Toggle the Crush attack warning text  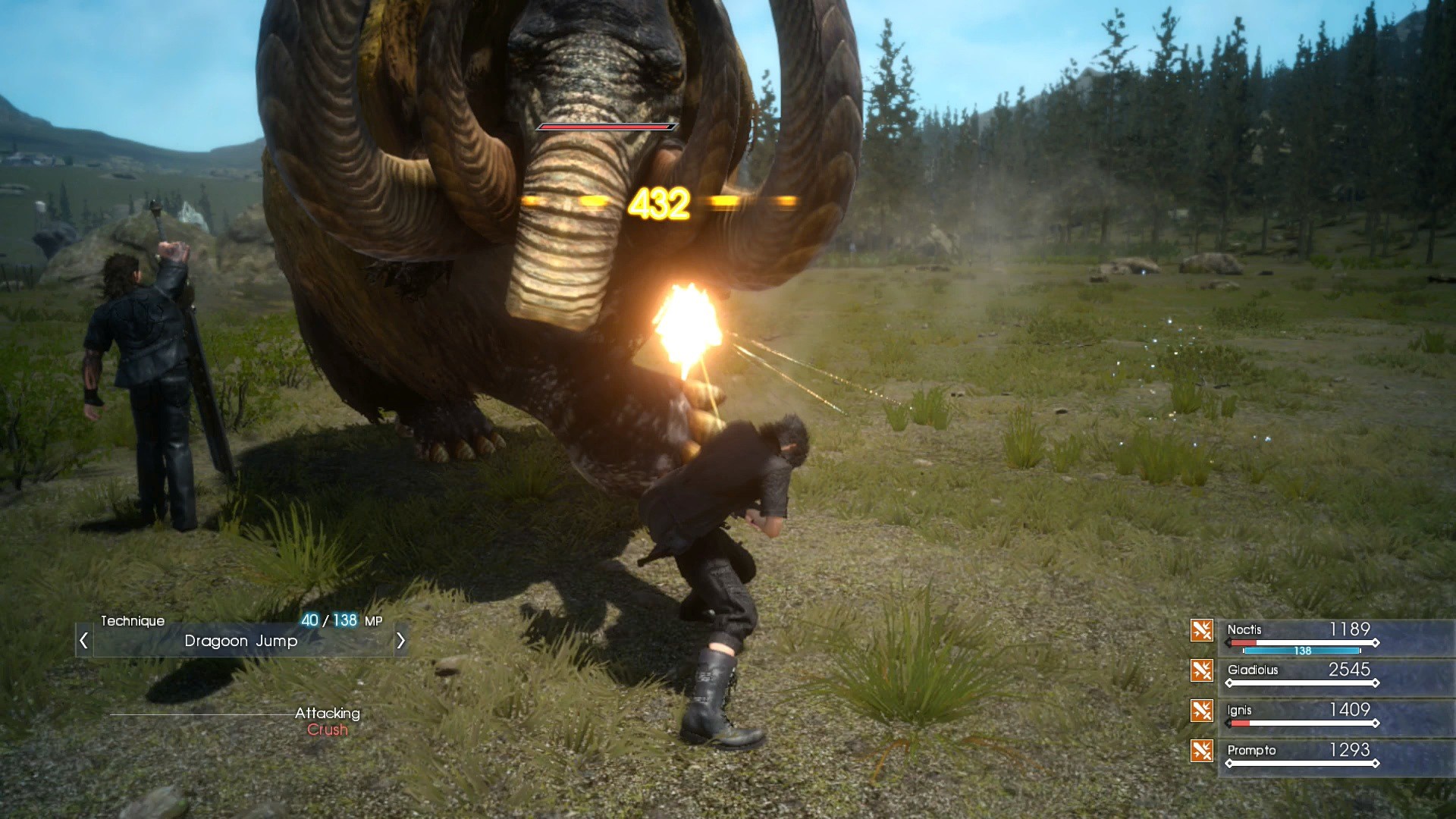click(327, 730)
